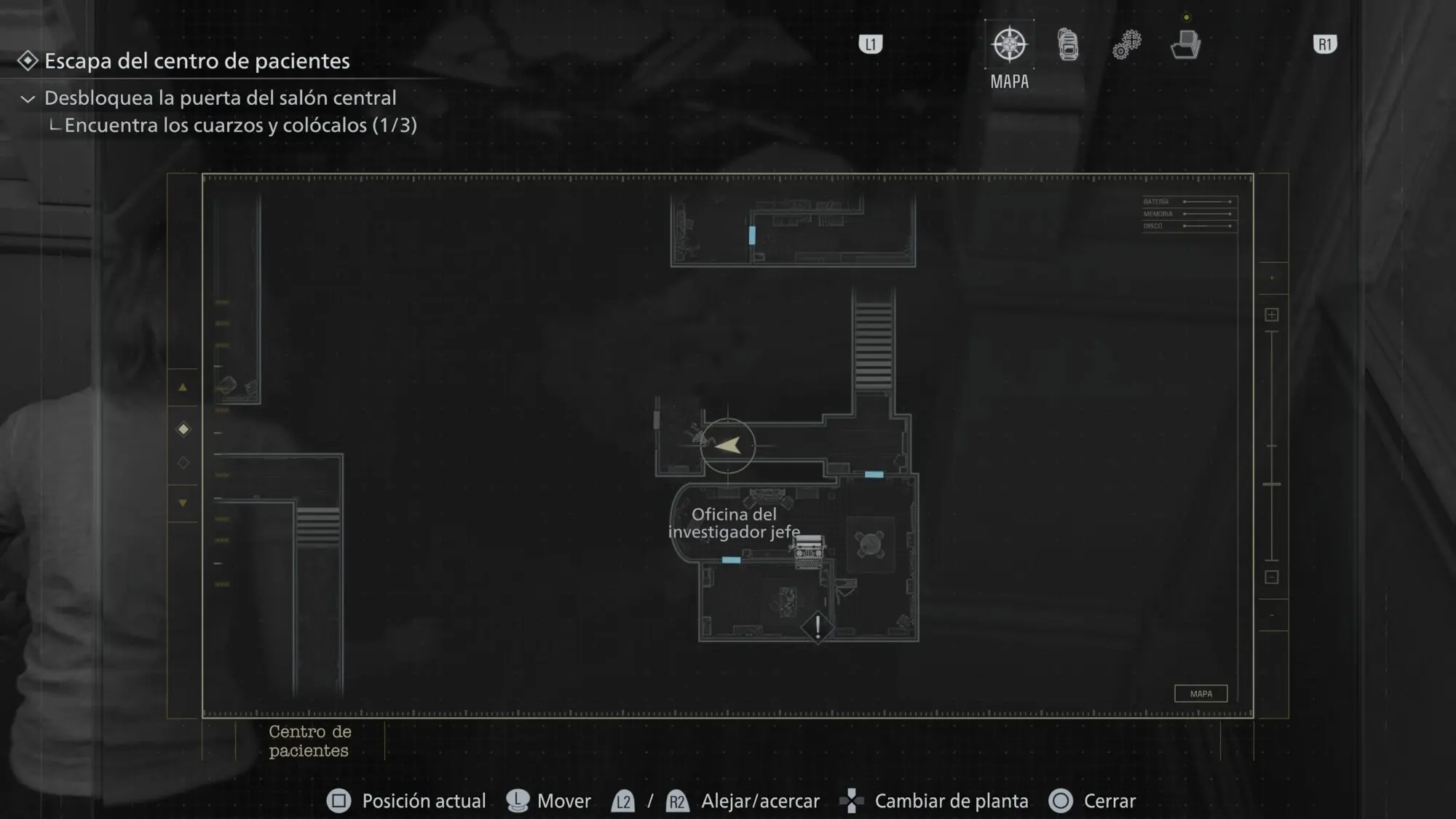Switch to the gears tab
This screenshot has width=1456, height=819.
[x=1126, y=45]
